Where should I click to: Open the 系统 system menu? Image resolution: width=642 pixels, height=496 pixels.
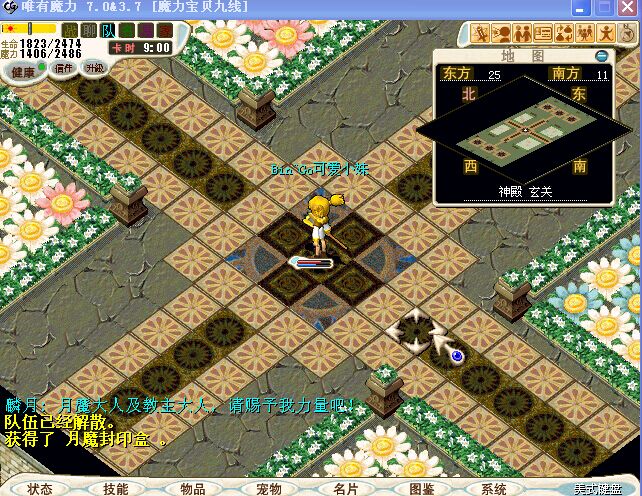[494, 489]
